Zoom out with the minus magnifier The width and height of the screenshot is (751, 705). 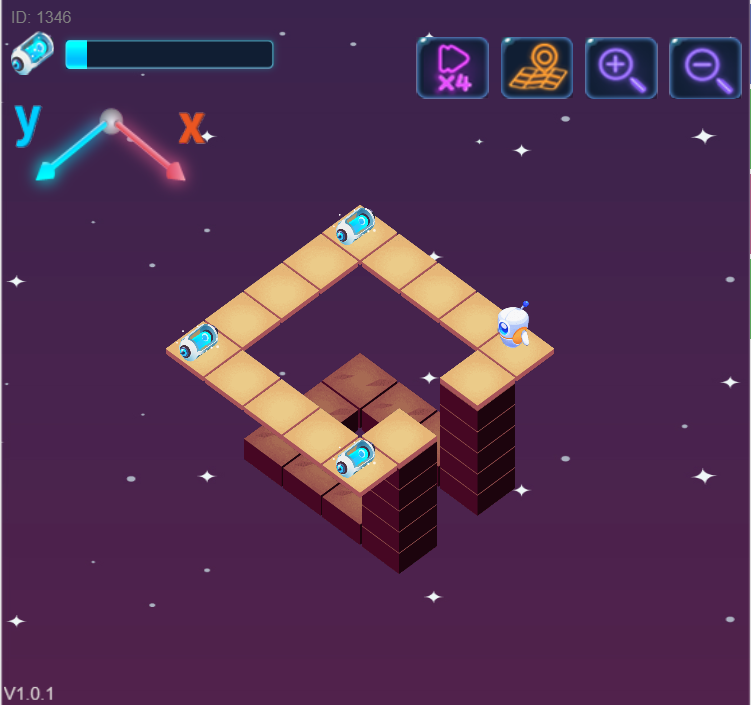pos(705,68)
